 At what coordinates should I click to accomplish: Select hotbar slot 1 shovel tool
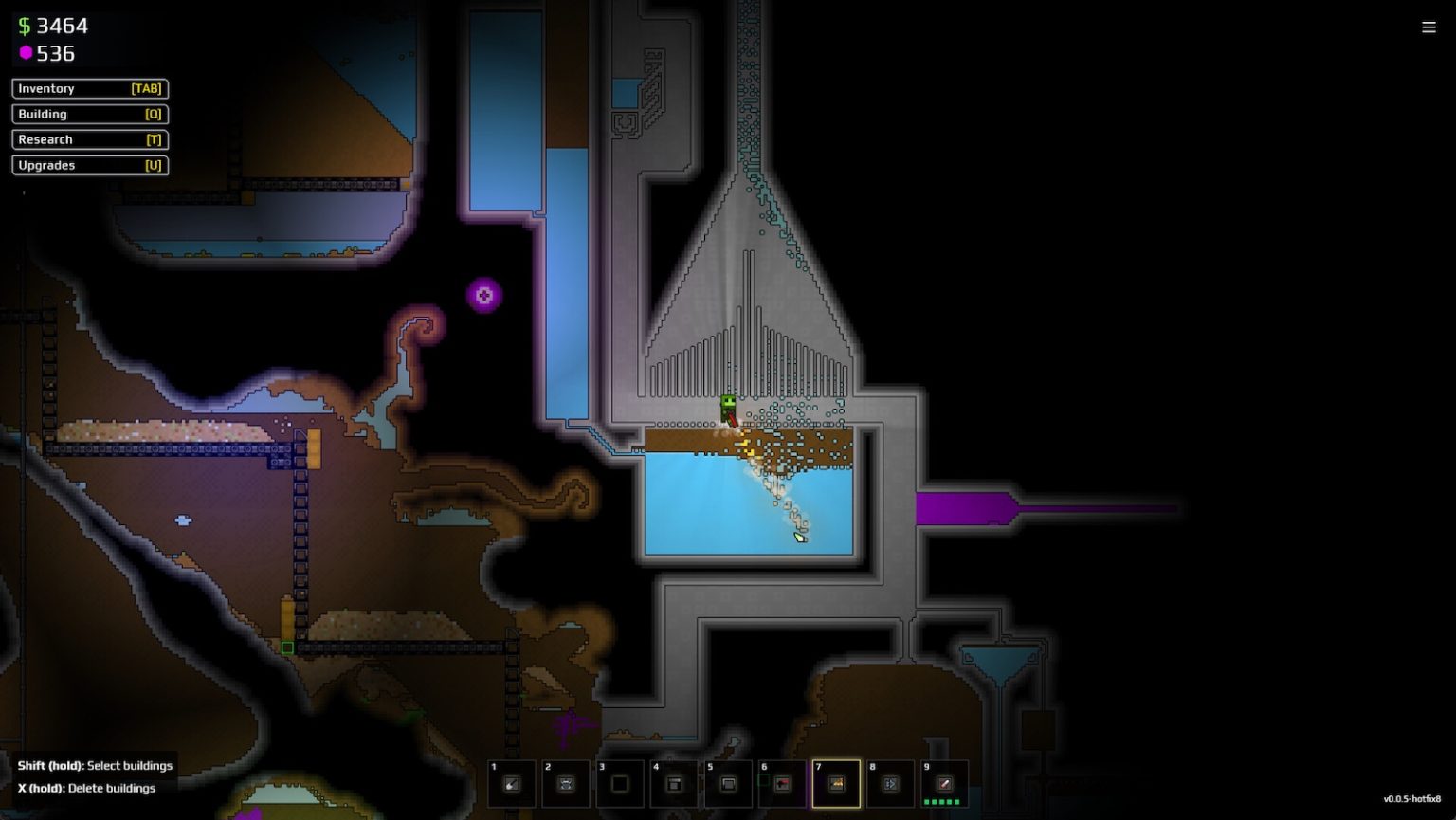tap(512, 784)
